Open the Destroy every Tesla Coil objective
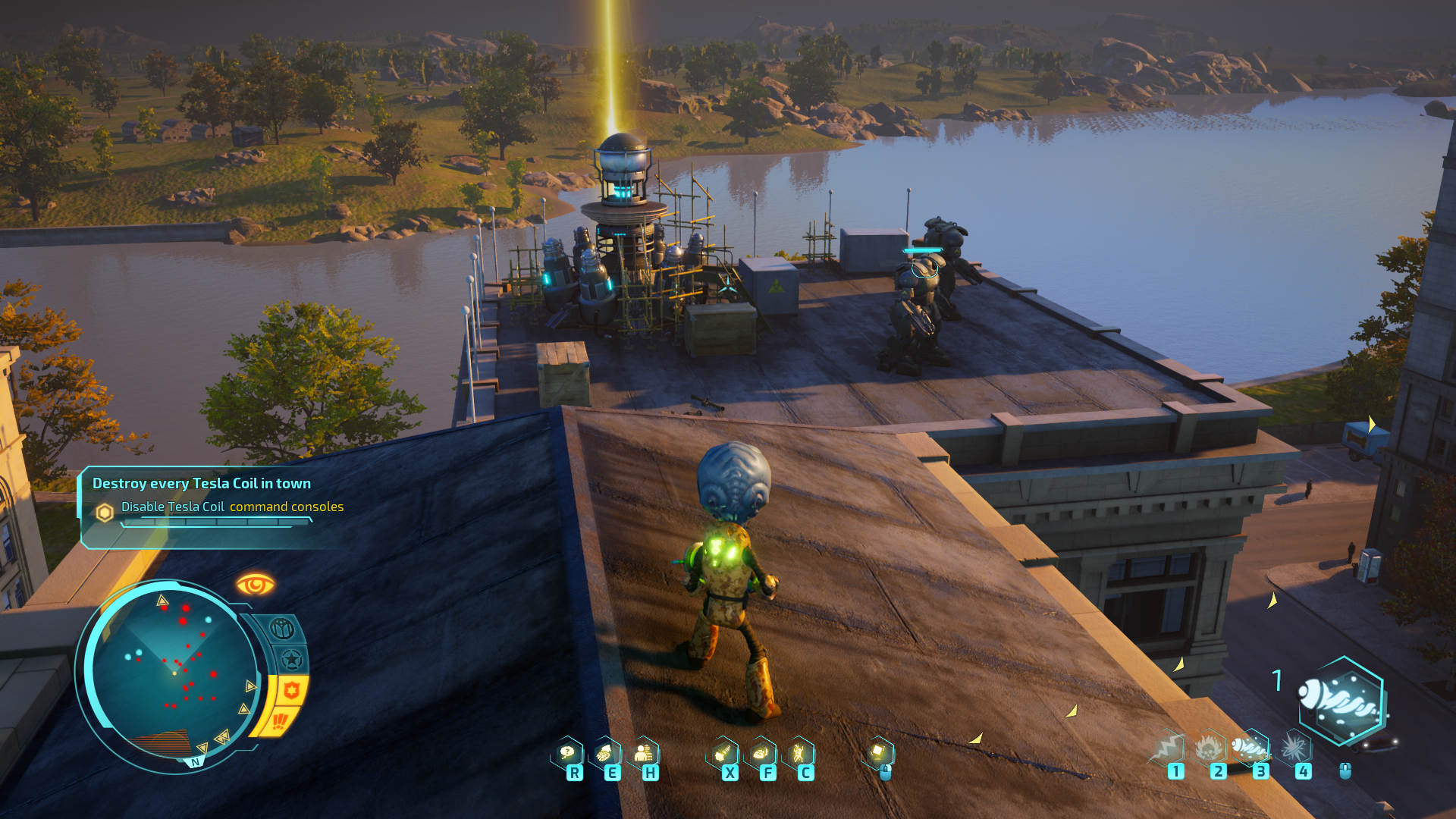 point(202,484)
